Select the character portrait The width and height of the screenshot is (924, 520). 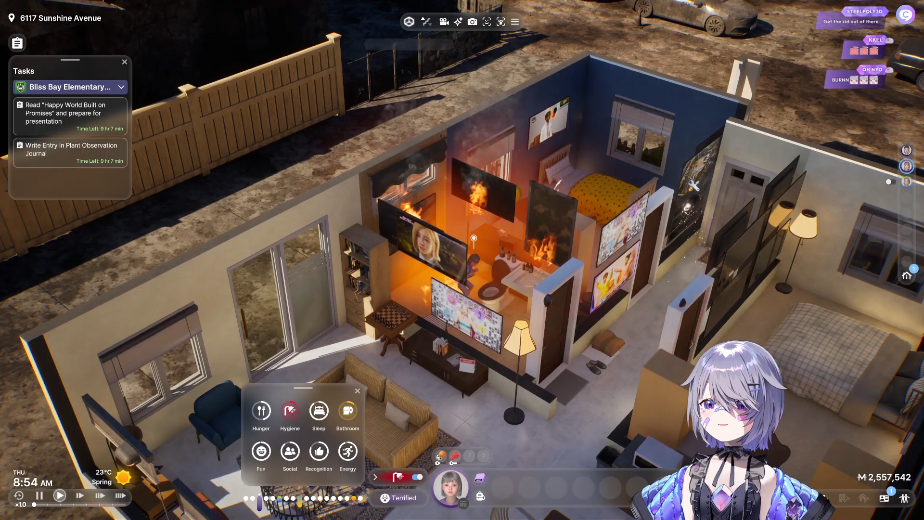click(x=450, y=487)
